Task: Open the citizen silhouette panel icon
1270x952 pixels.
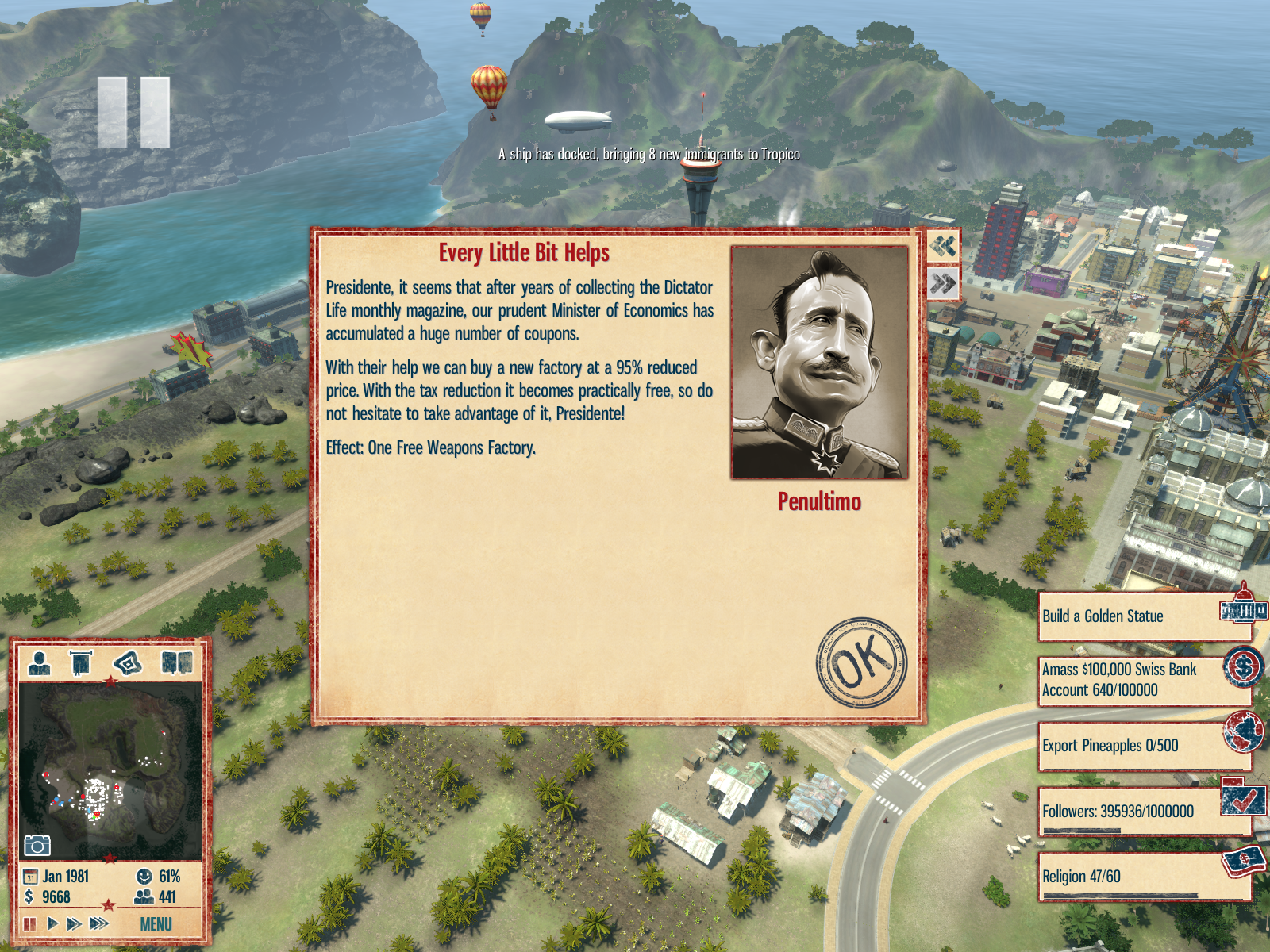Action: click(40, 662)
